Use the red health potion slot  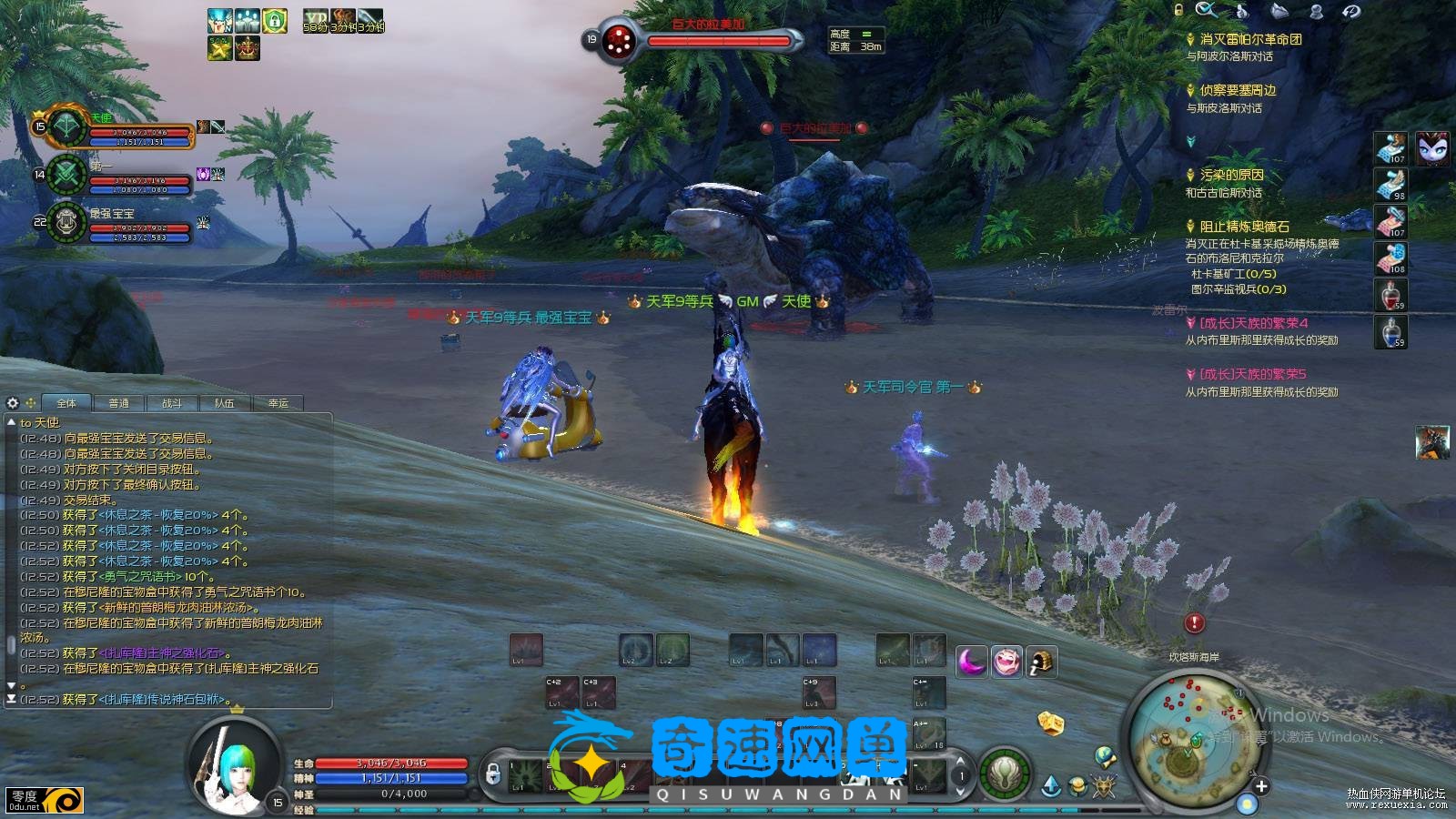[x=1390, y=295]
